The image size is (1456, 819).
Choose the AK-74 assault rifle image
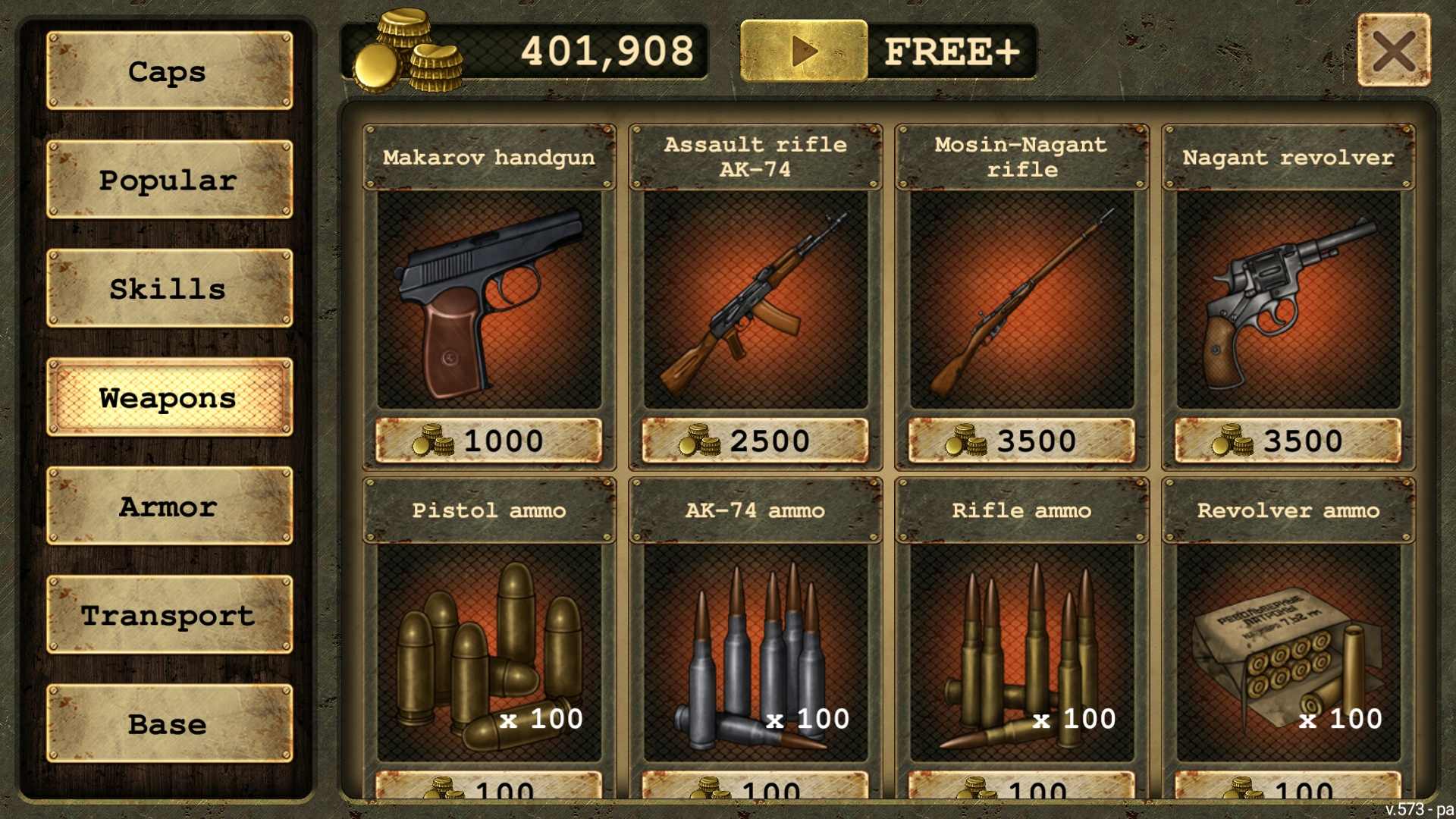755,300
